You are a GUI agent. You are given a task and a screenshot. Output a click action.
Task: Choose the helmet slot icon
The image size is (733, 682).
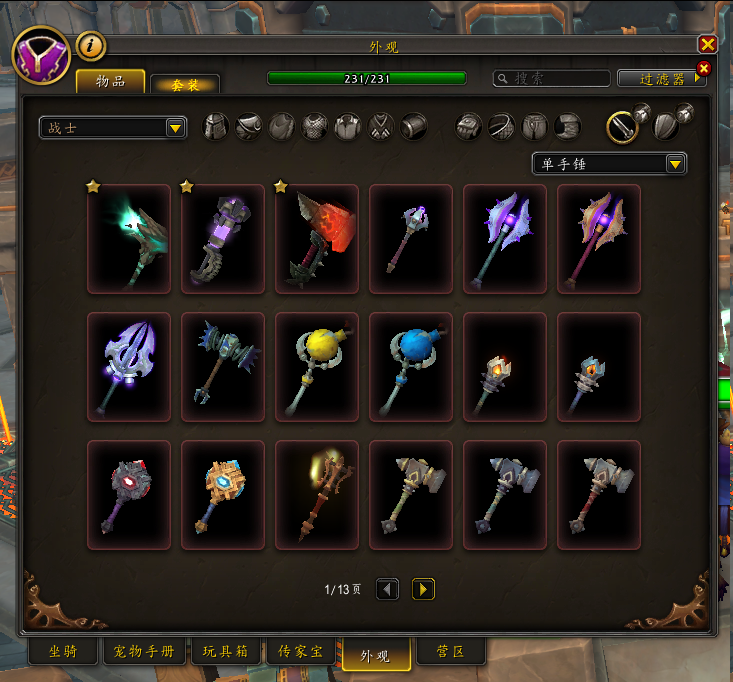(216, 127)
